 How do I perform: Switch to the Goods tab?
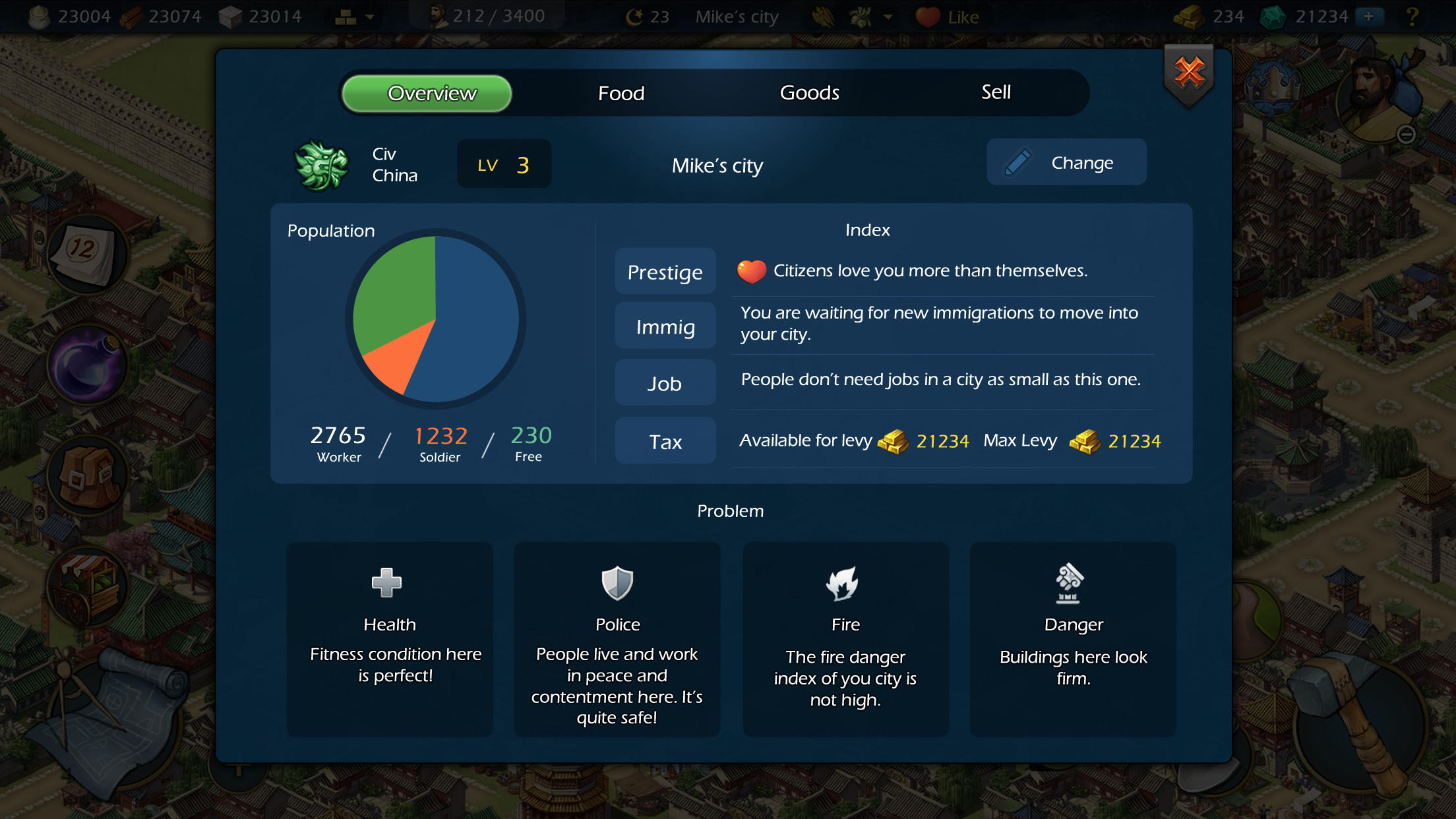pos(810,93)
